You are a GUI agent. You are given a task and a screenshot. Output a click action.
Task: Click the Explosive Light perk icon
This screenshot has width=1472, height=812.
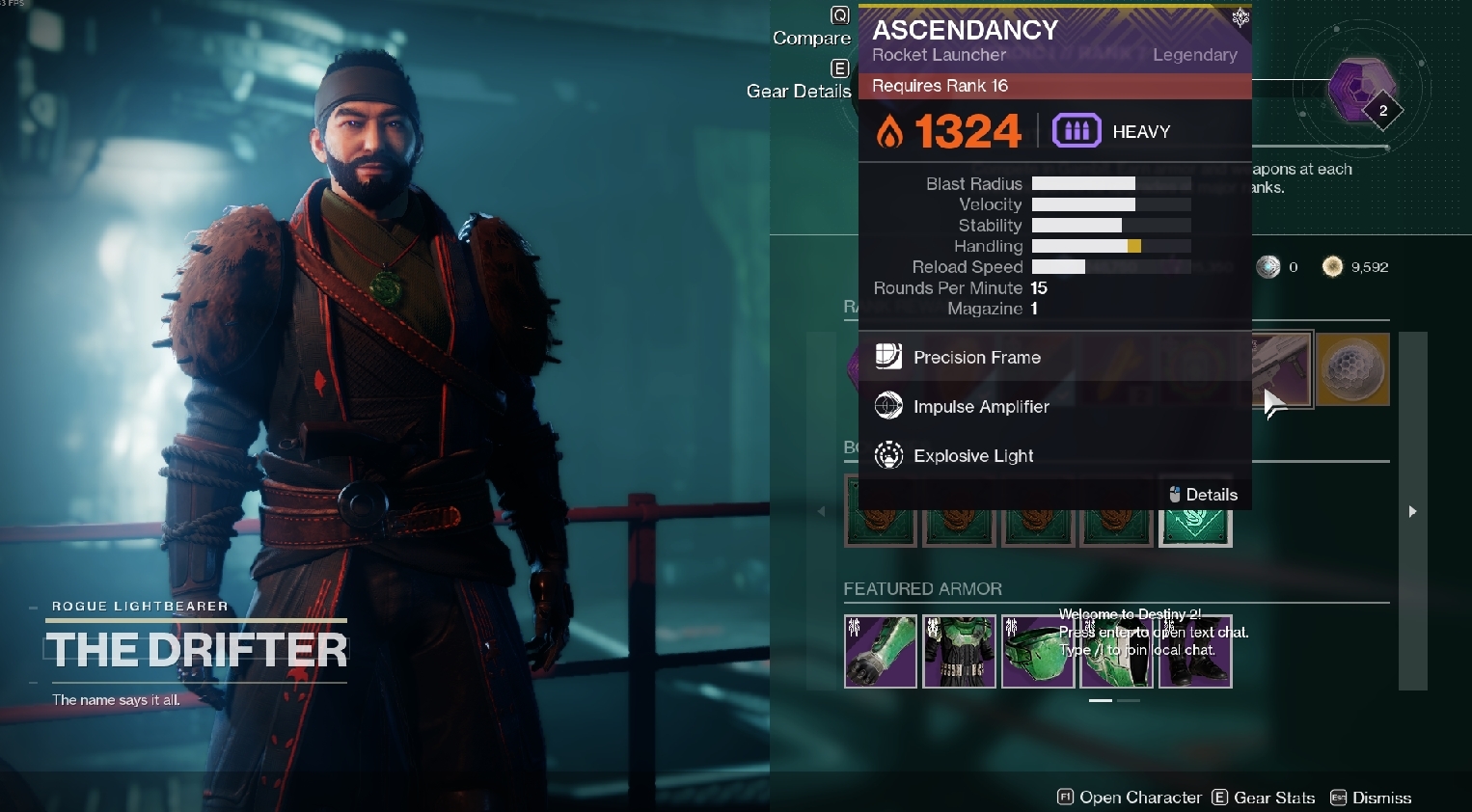pos(888,454)
